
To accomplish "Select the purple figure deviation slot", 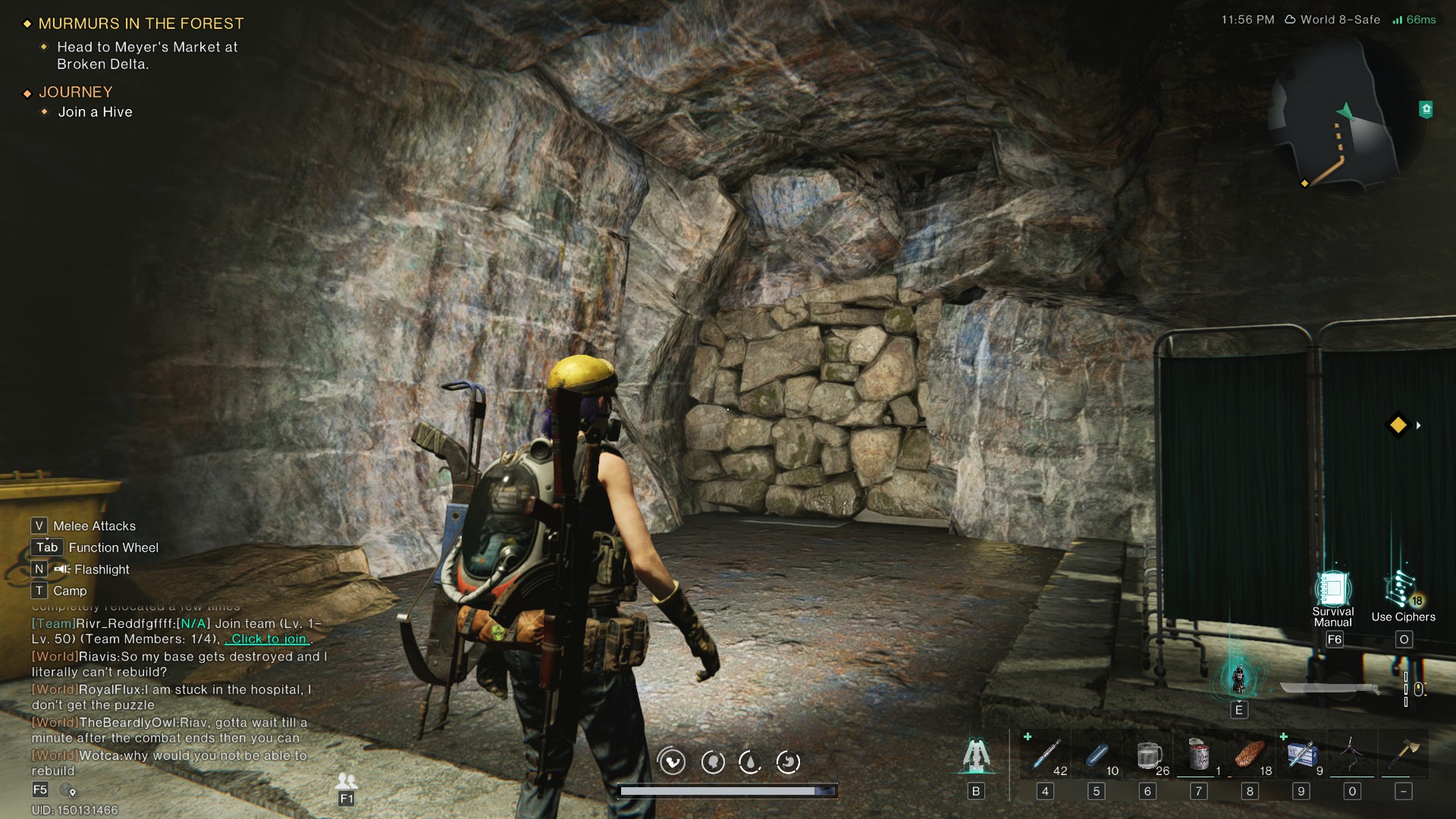I will (x=1352, y=755).
